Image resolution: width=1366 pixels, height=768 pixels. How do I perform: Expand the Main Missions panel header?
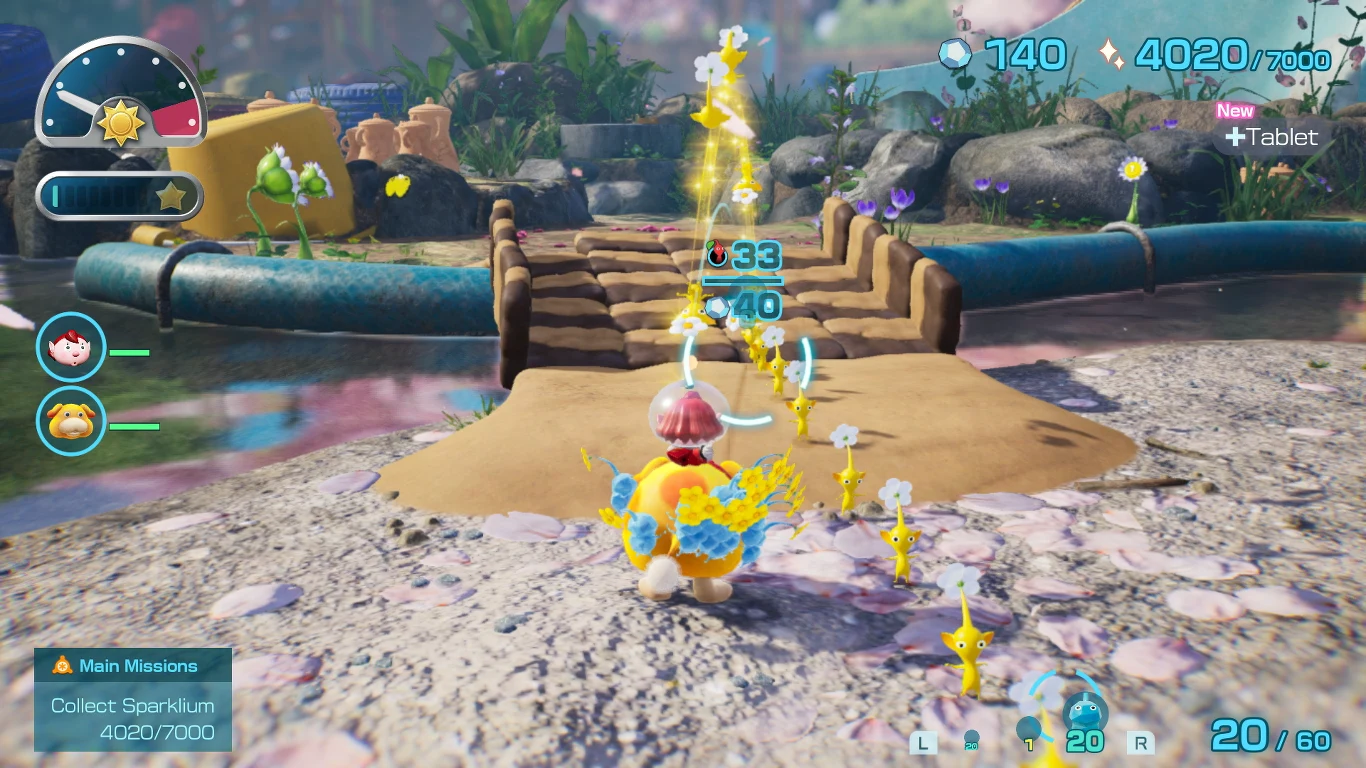pyautogui.click(x=133, y=665)
